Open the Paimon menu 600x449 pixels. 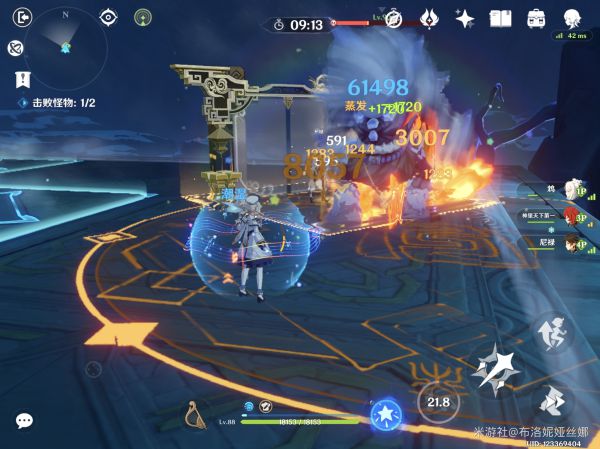572,17
